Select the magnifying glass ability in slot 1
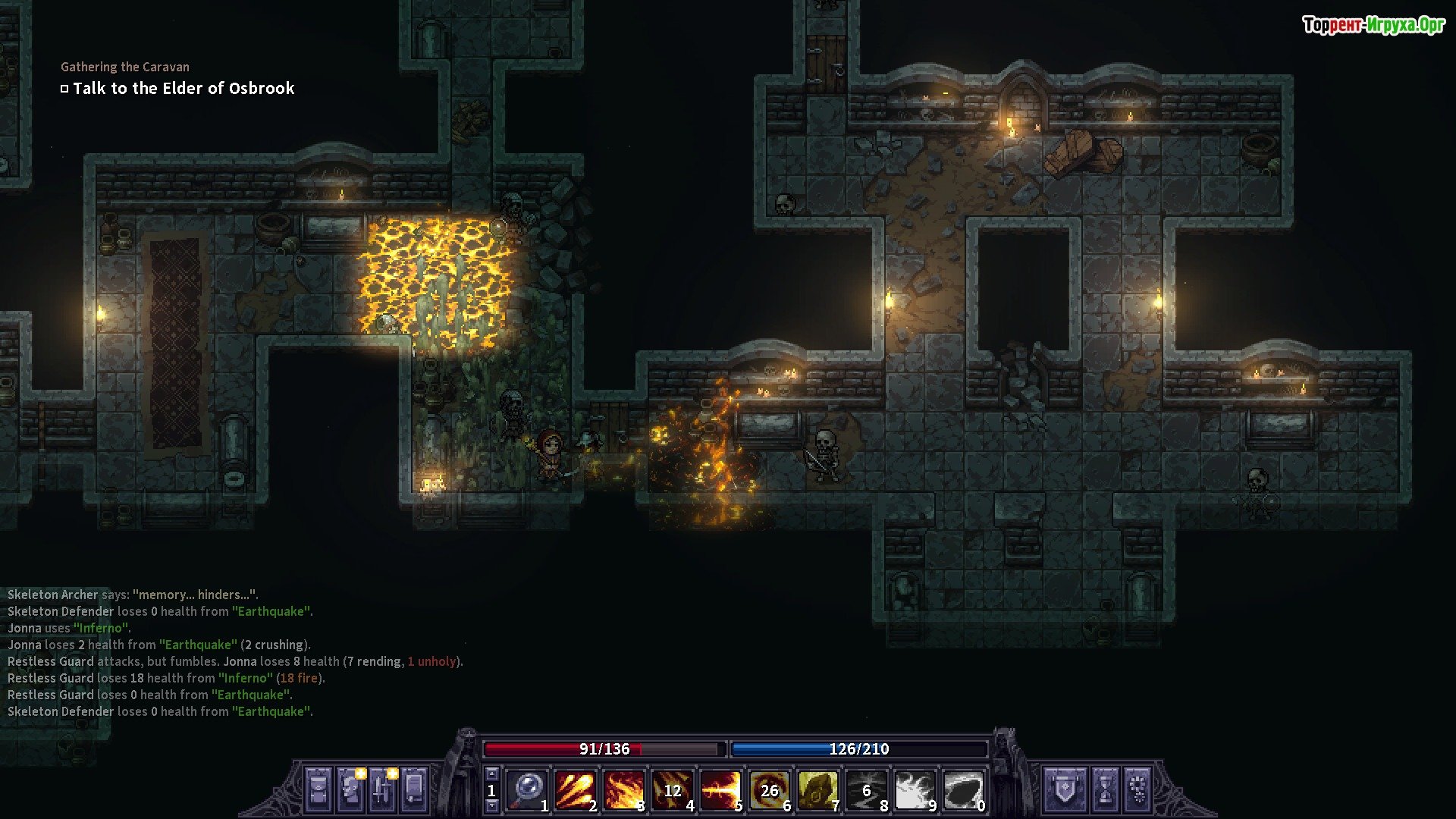This screenshot has height=819, width=1456. pyautogui.click(x=526, y=790)
